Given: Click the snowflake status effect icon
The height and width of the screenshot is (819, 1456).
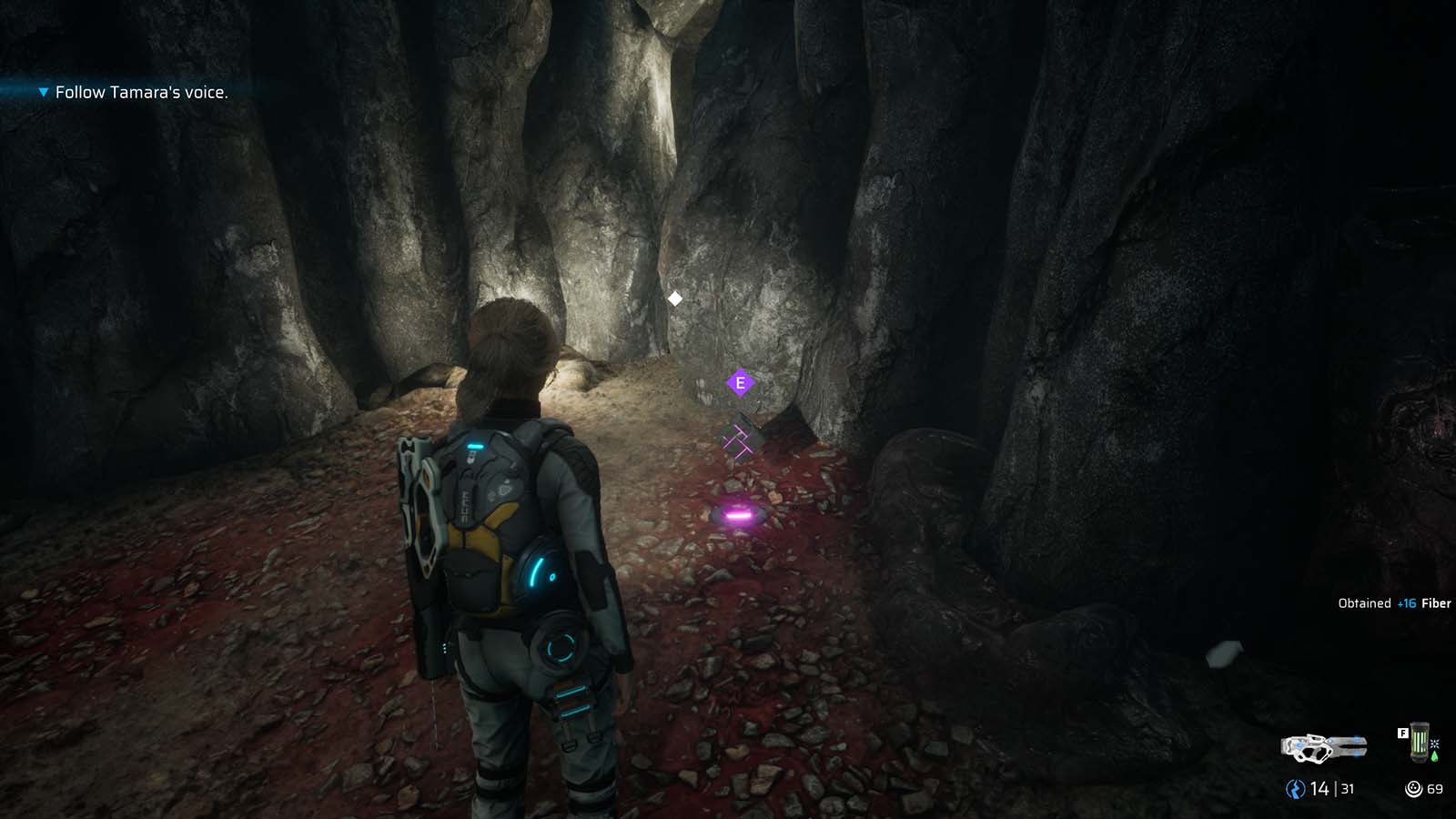Looking at the screenshot, I should (1436, 744).
